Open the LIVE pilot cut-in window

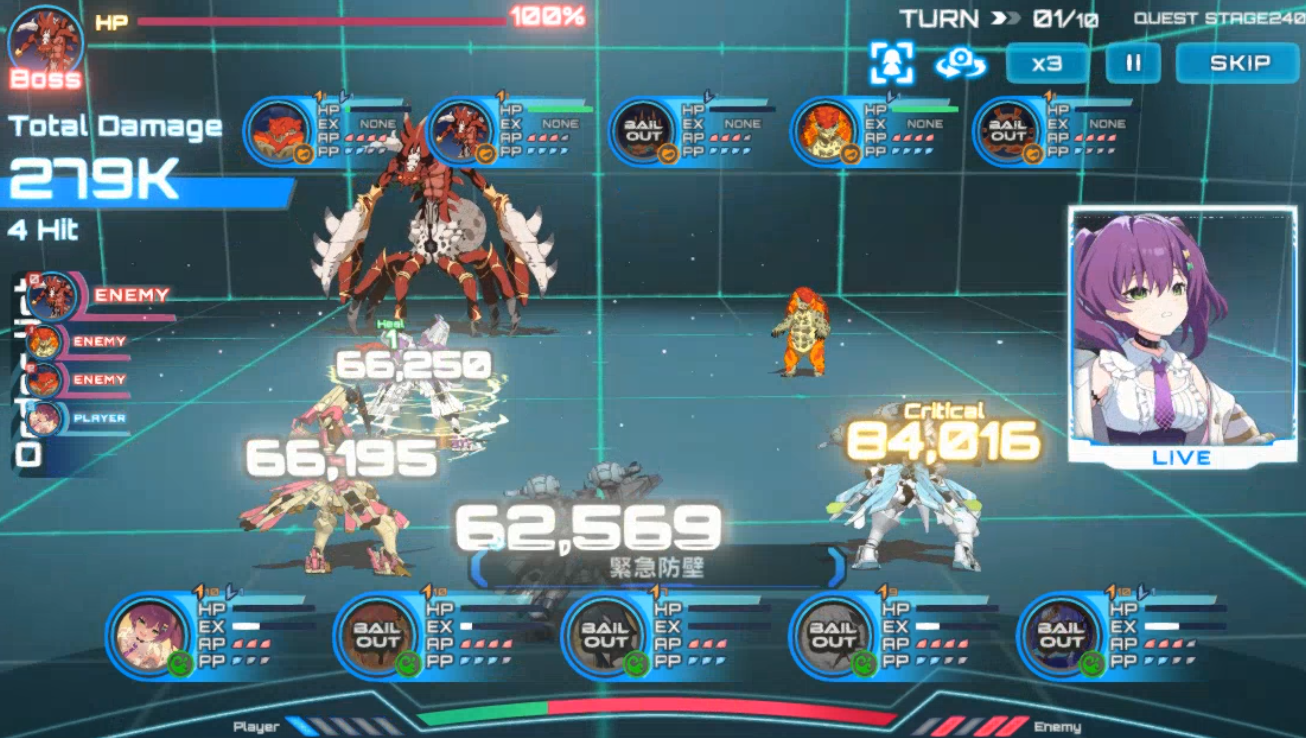[x=1182, y=335]
